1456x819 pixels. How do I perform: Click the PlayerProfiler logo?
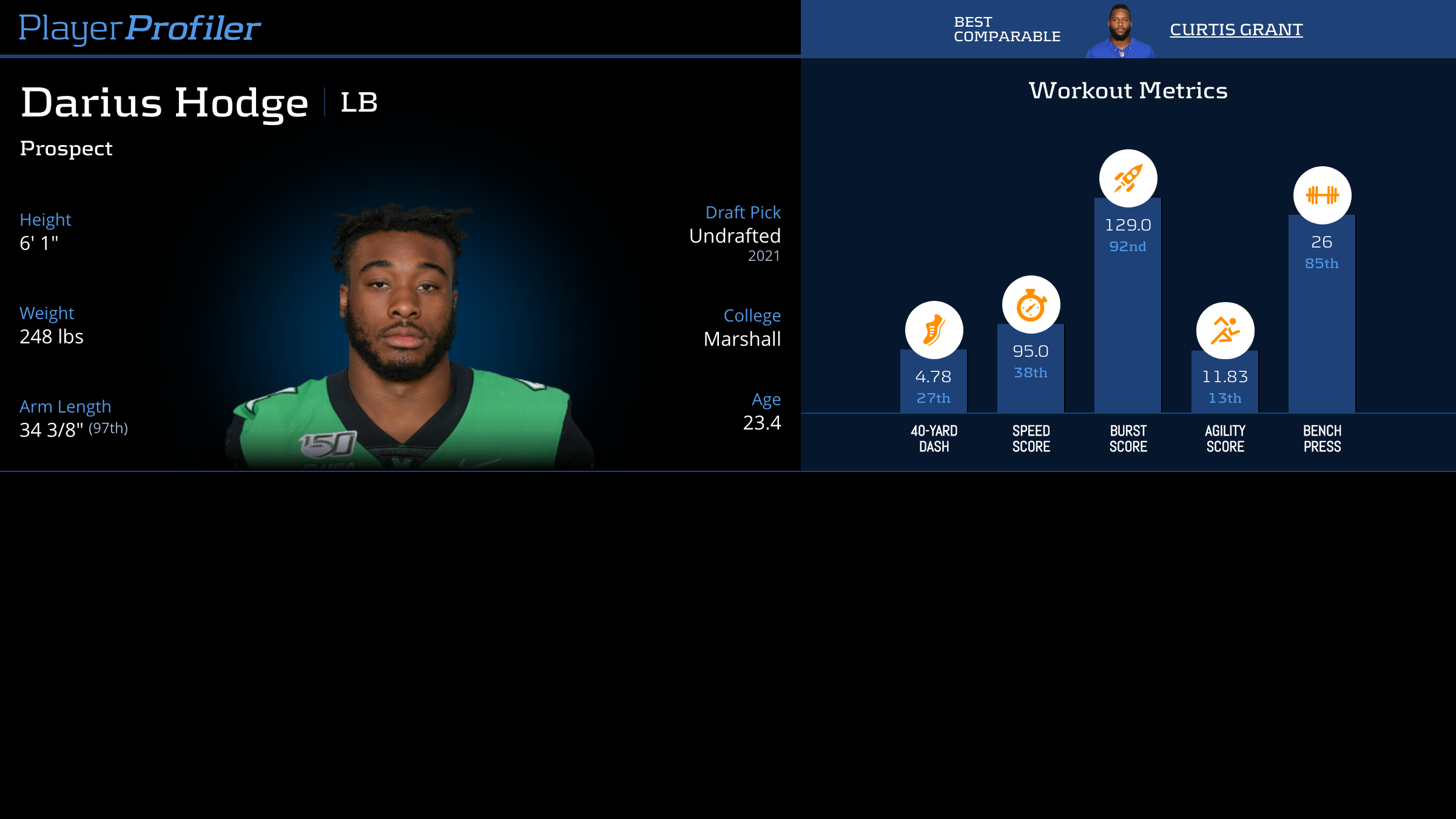tap(140, 28)
